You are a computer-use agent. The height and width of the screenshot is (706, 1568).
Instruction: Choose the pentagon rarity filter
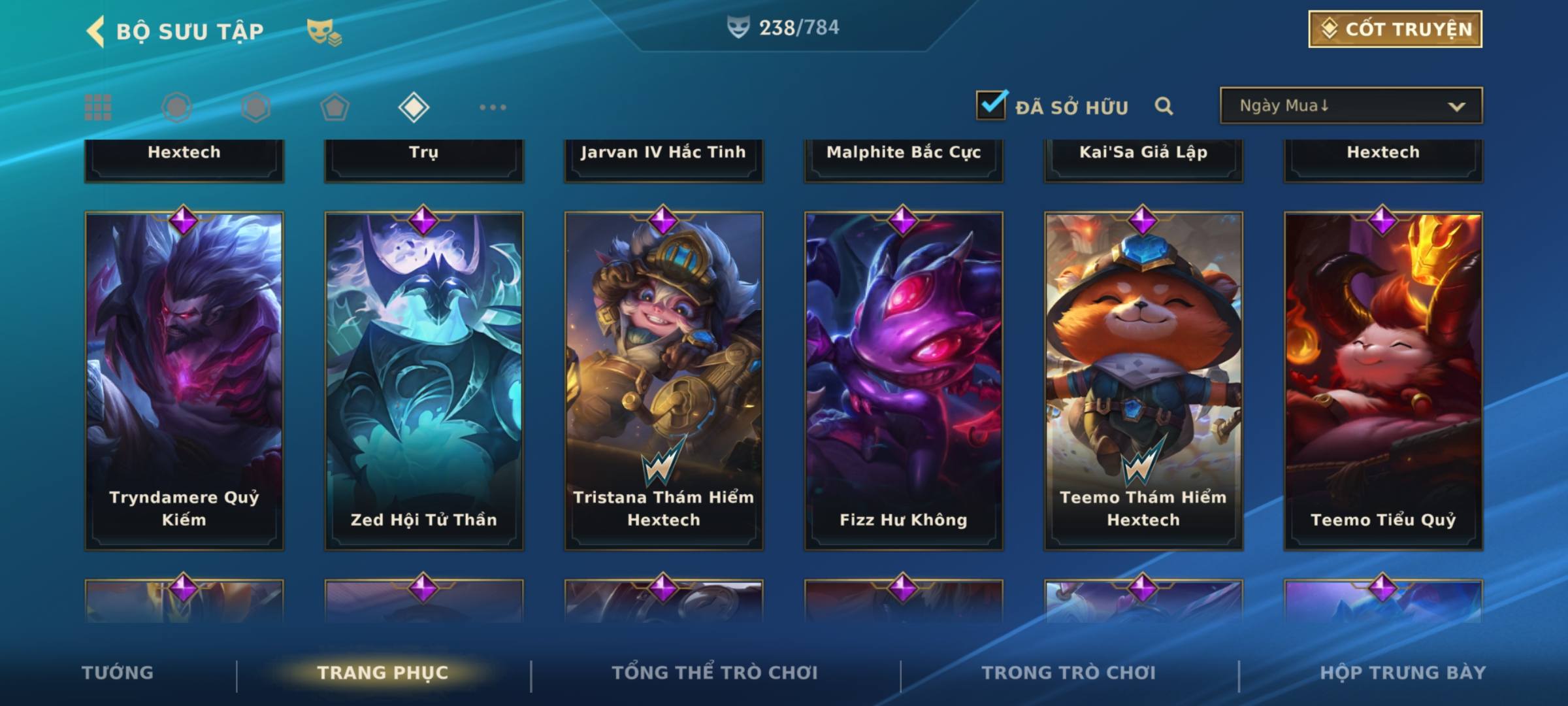(x=335, y=107)
